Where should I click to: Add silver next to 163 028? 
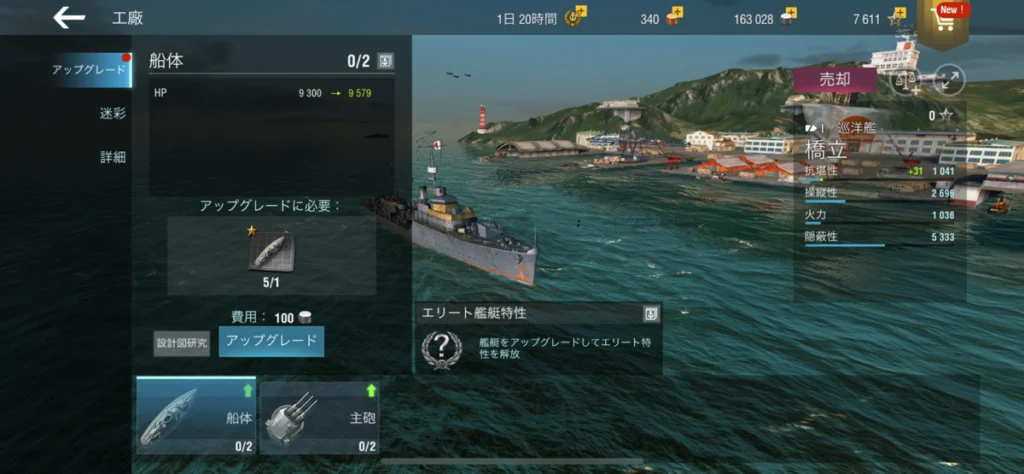pyautogui.click(x=789, y=17)
